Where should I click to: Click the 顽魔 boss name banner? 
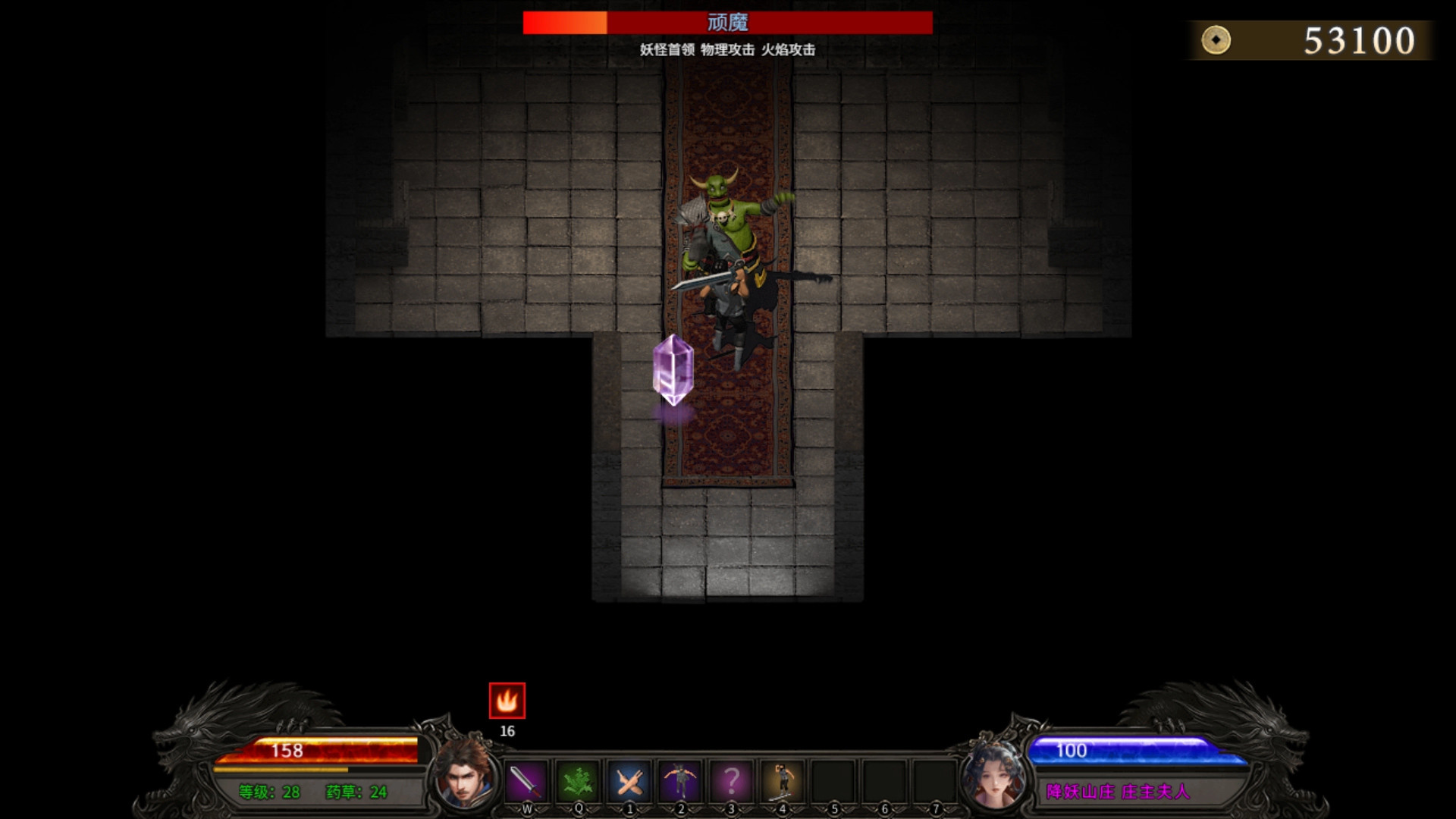point(726,24)
